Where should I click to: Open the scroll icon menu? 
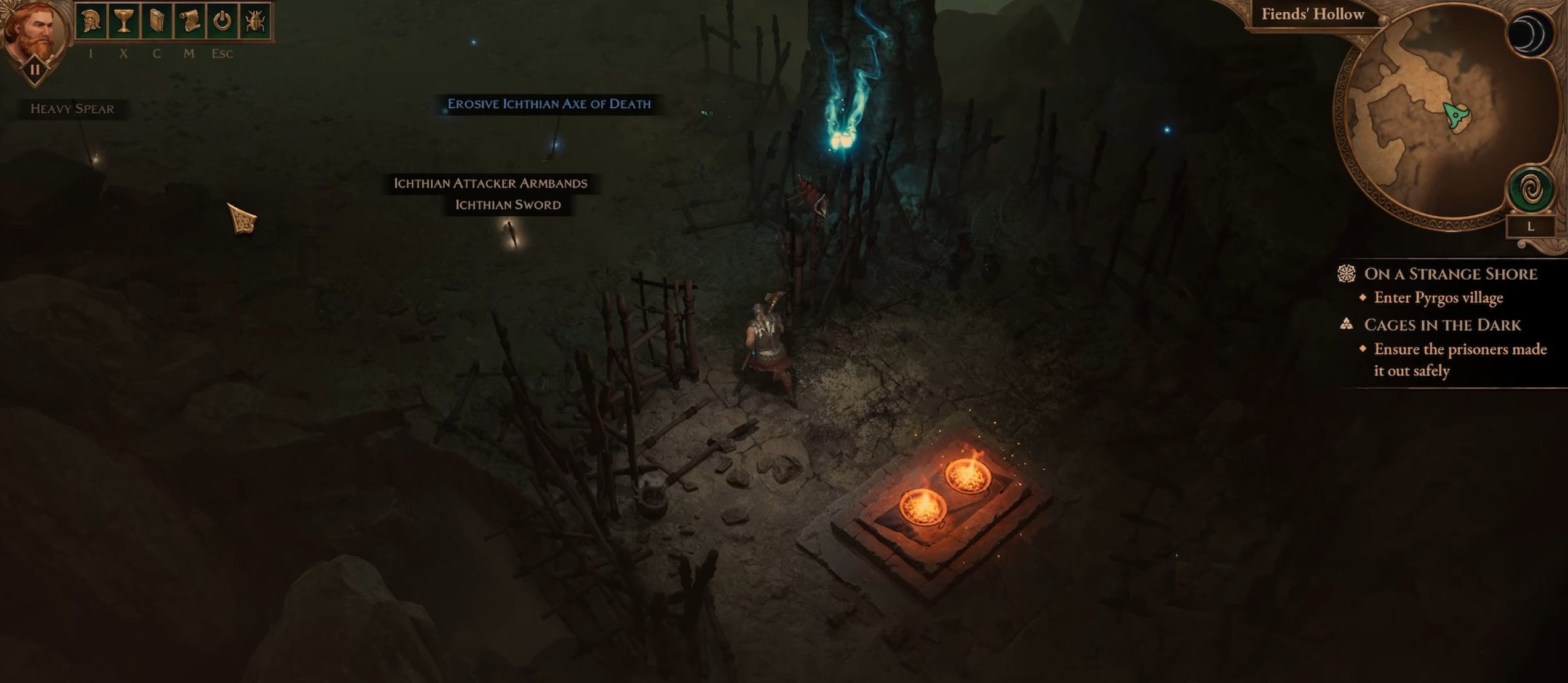tap(189, 22)
